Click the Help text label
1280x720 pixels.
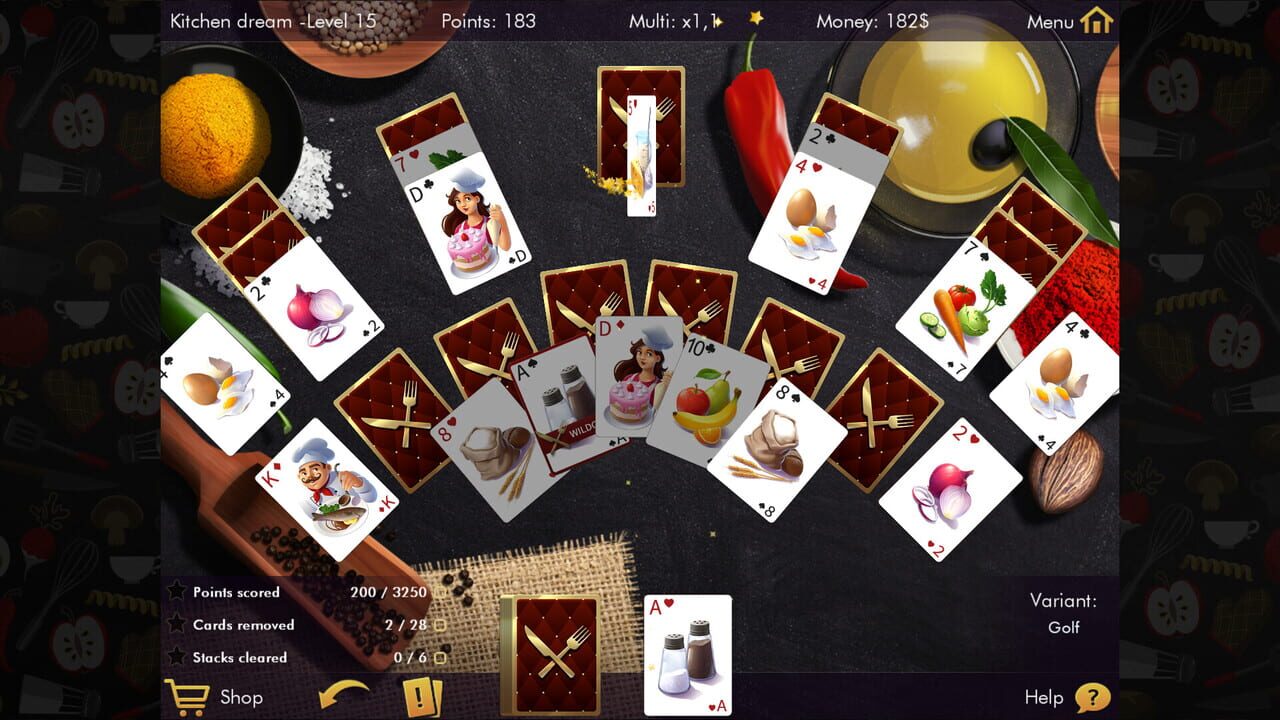pyautogui.click(x=1045, y=698)
